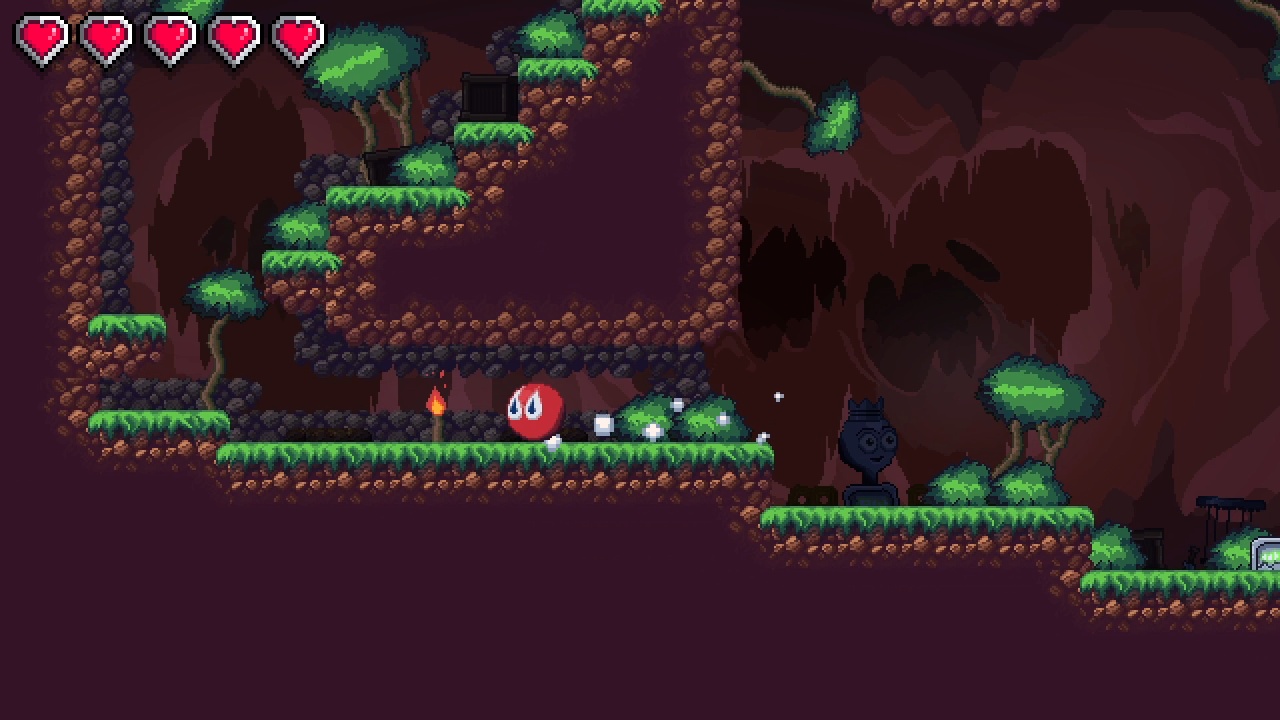Image resolution: width=1280 pixels, height=720 pixels.
Task: Click the burning torch sprite
Action: (x=438, y=407)
